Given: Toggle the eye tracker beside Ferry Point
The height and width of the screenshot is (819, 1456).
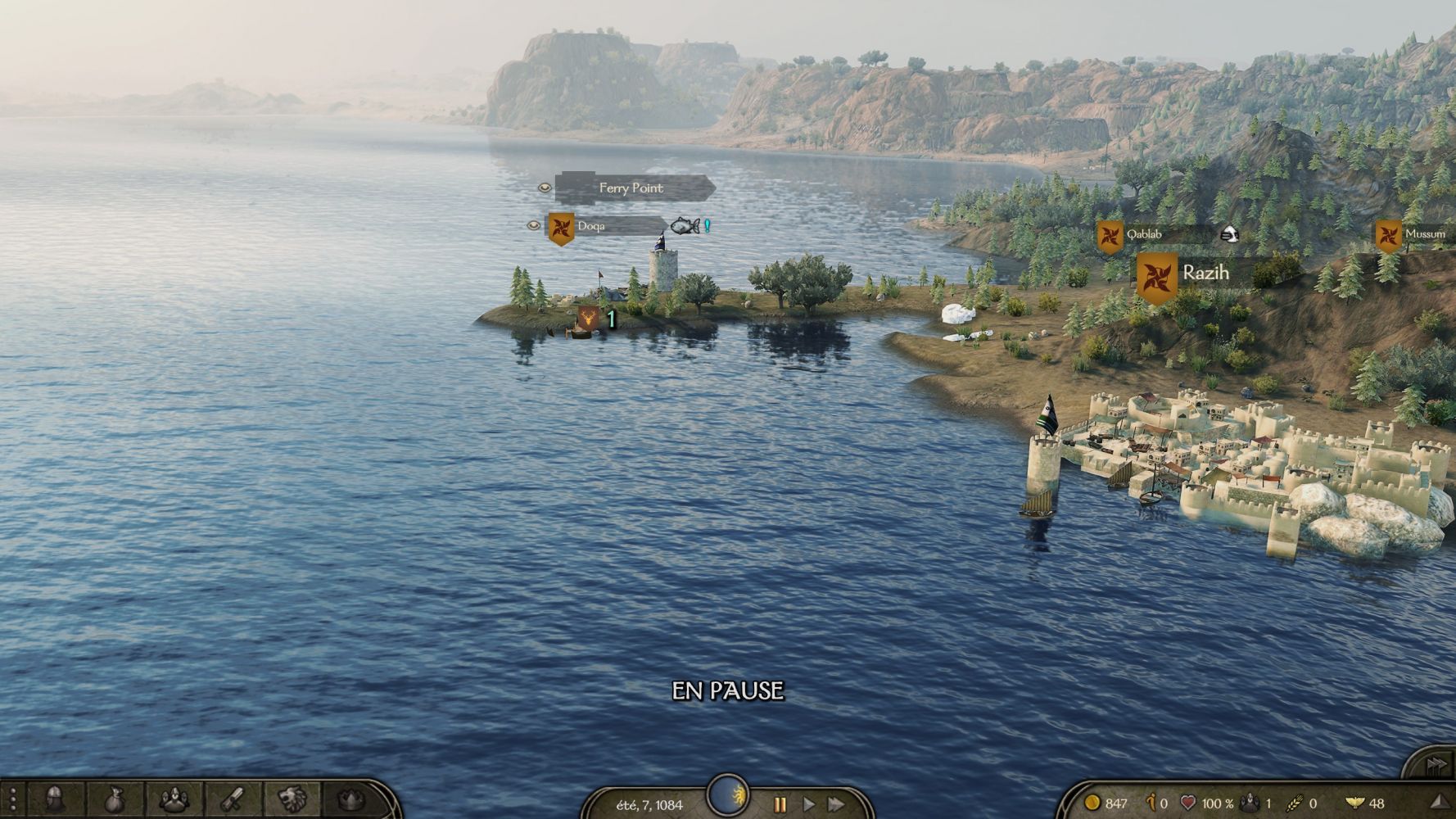Looking at the screenshot, I should 545,188.
